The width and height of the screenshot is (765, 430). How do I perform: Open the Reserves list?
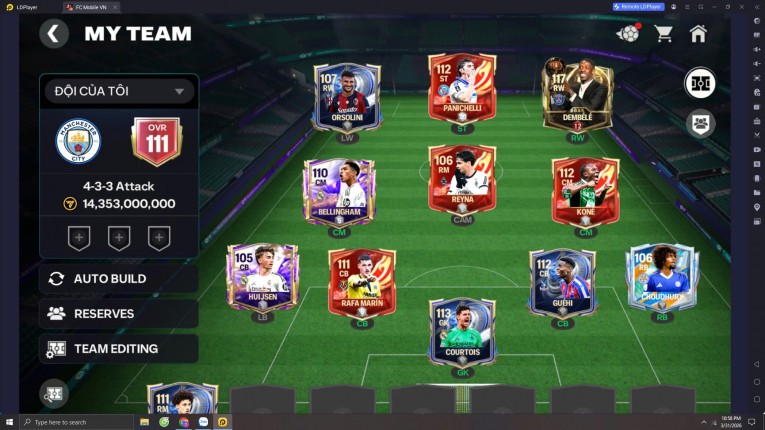click(x=118, y=313)
